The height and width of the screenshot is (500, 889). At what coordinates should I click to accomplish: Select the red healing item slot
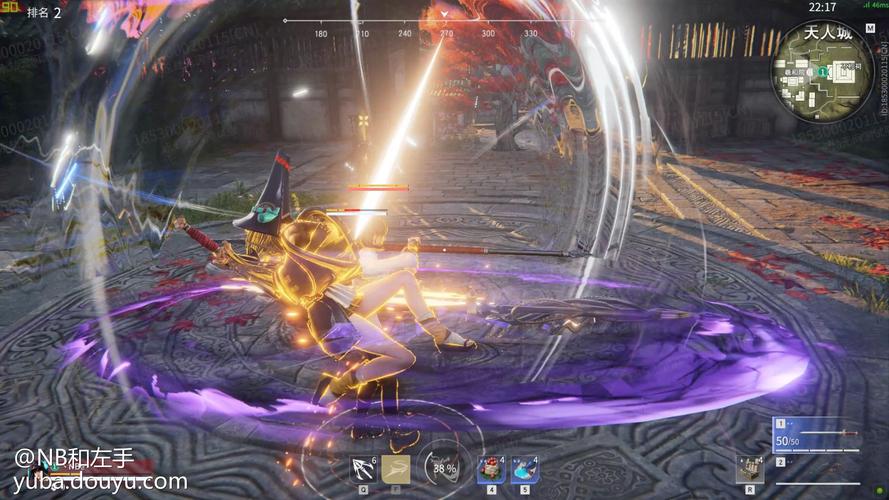tap(490, 468)
